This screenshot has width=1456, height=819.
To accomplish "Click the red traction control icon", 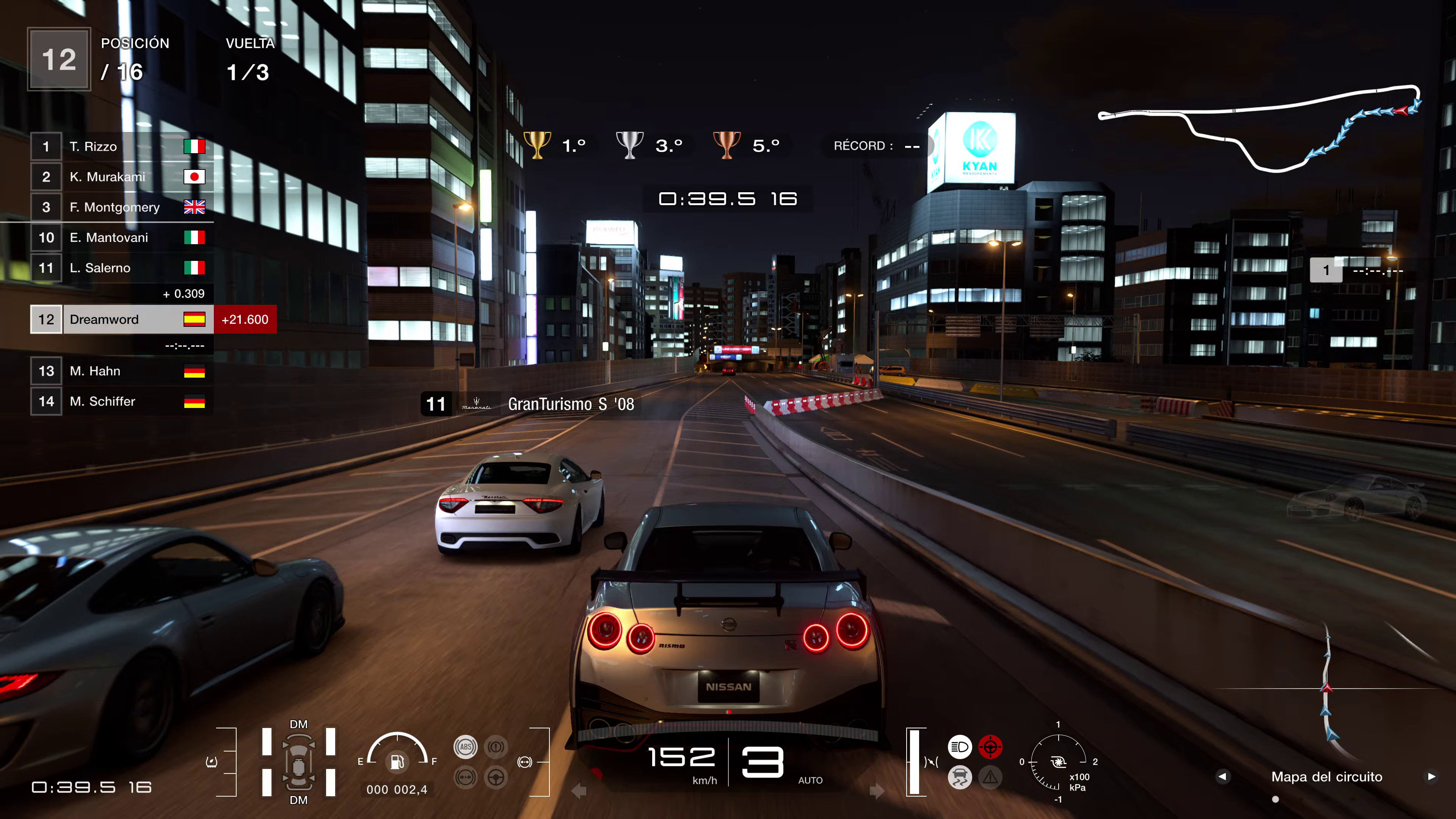I will 990,747.
